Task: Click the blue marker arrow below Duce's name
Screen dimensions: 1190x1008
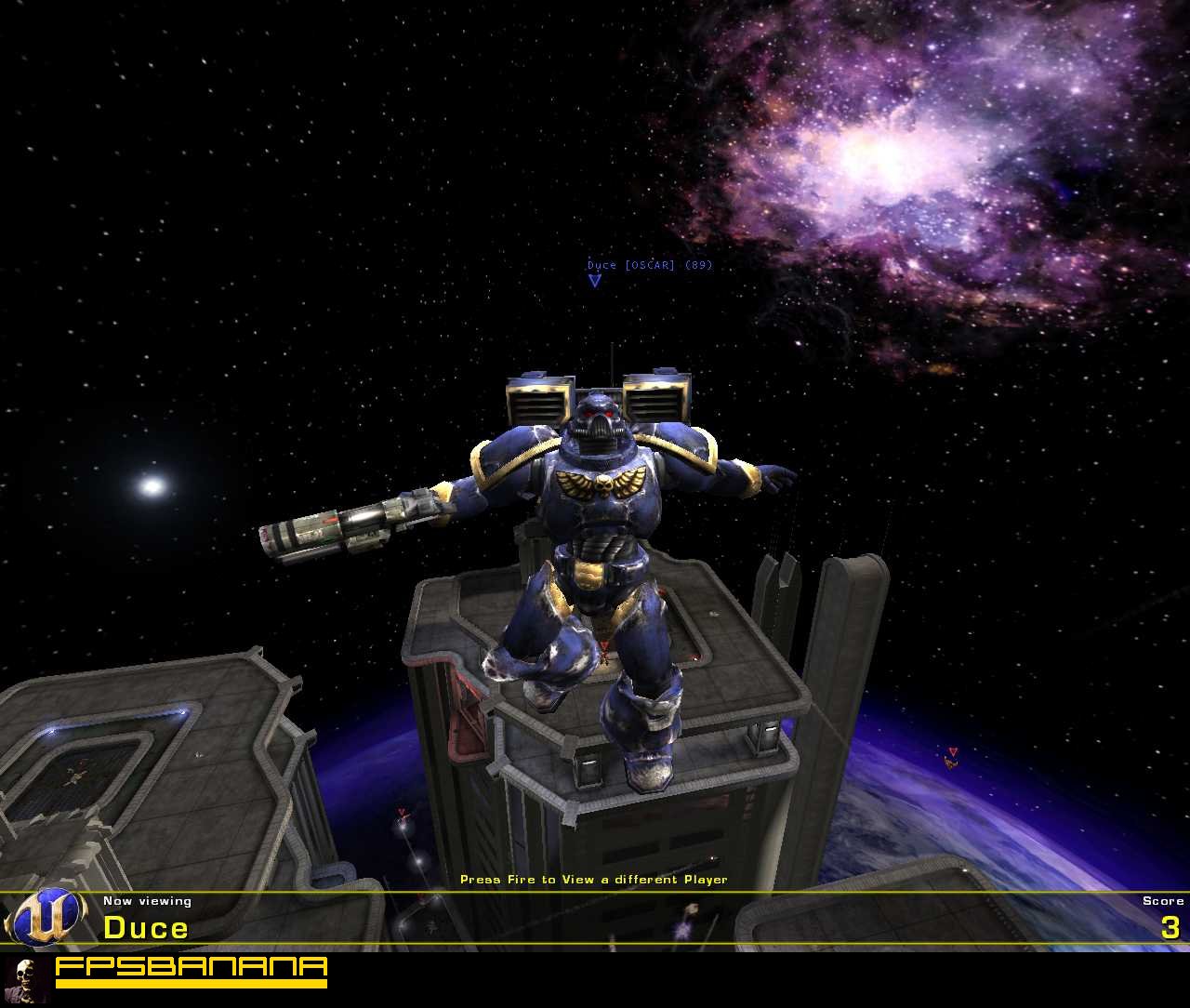Action: pyautogui.click(x=594, y=281)
